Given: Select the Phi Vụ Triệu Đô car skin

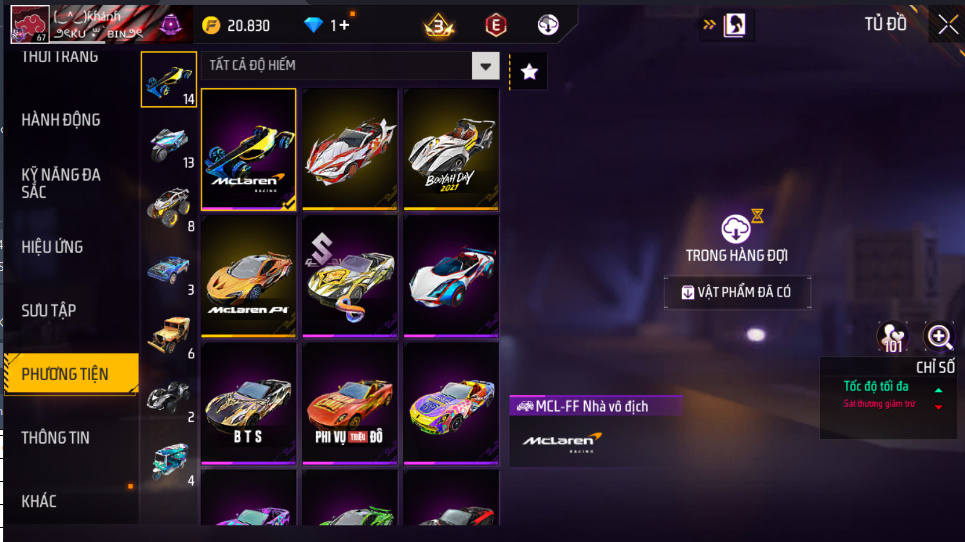Looking at the screenshot, I should point(349,403).
